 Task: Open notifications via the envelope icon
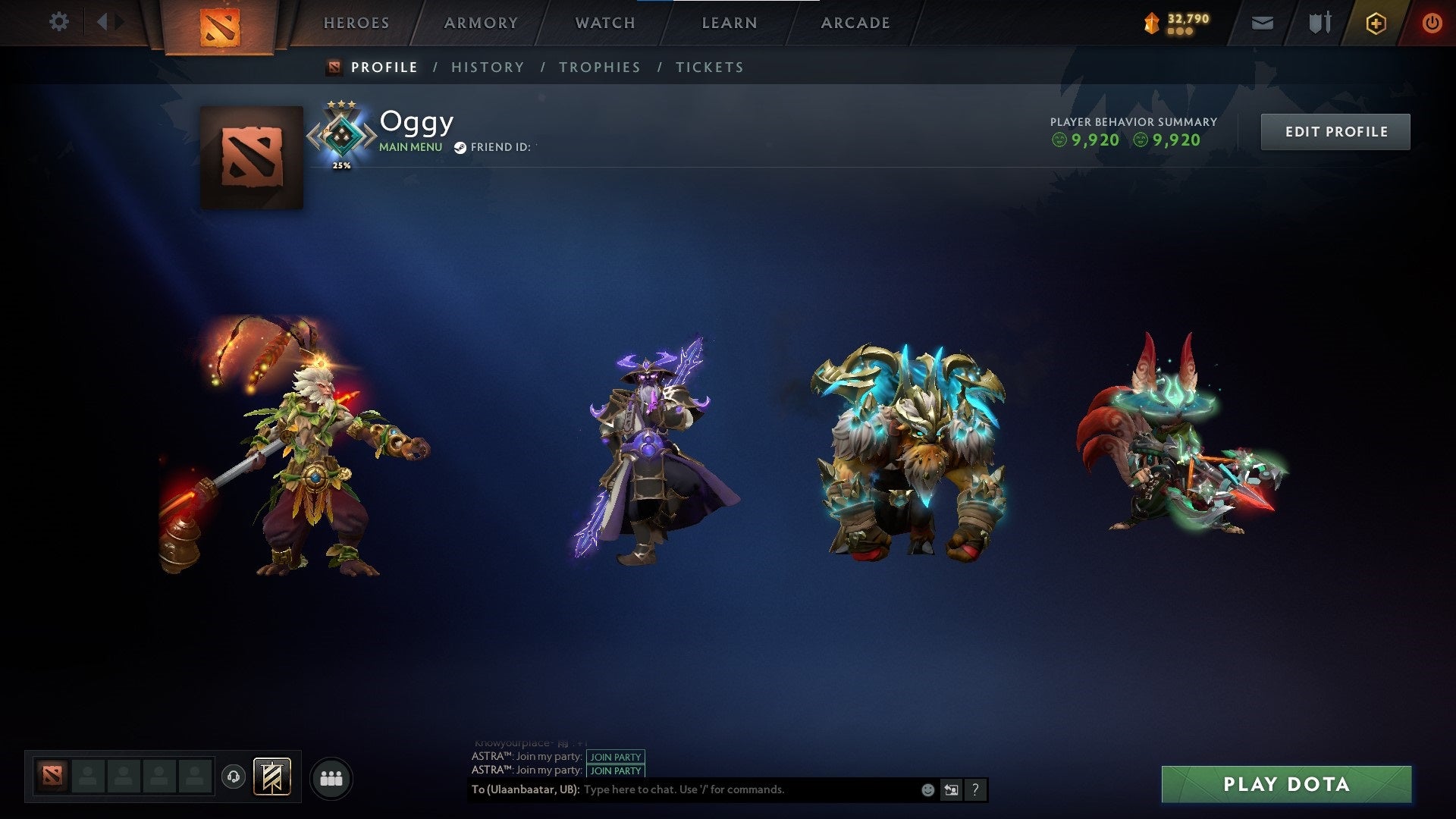point(1261,22)
